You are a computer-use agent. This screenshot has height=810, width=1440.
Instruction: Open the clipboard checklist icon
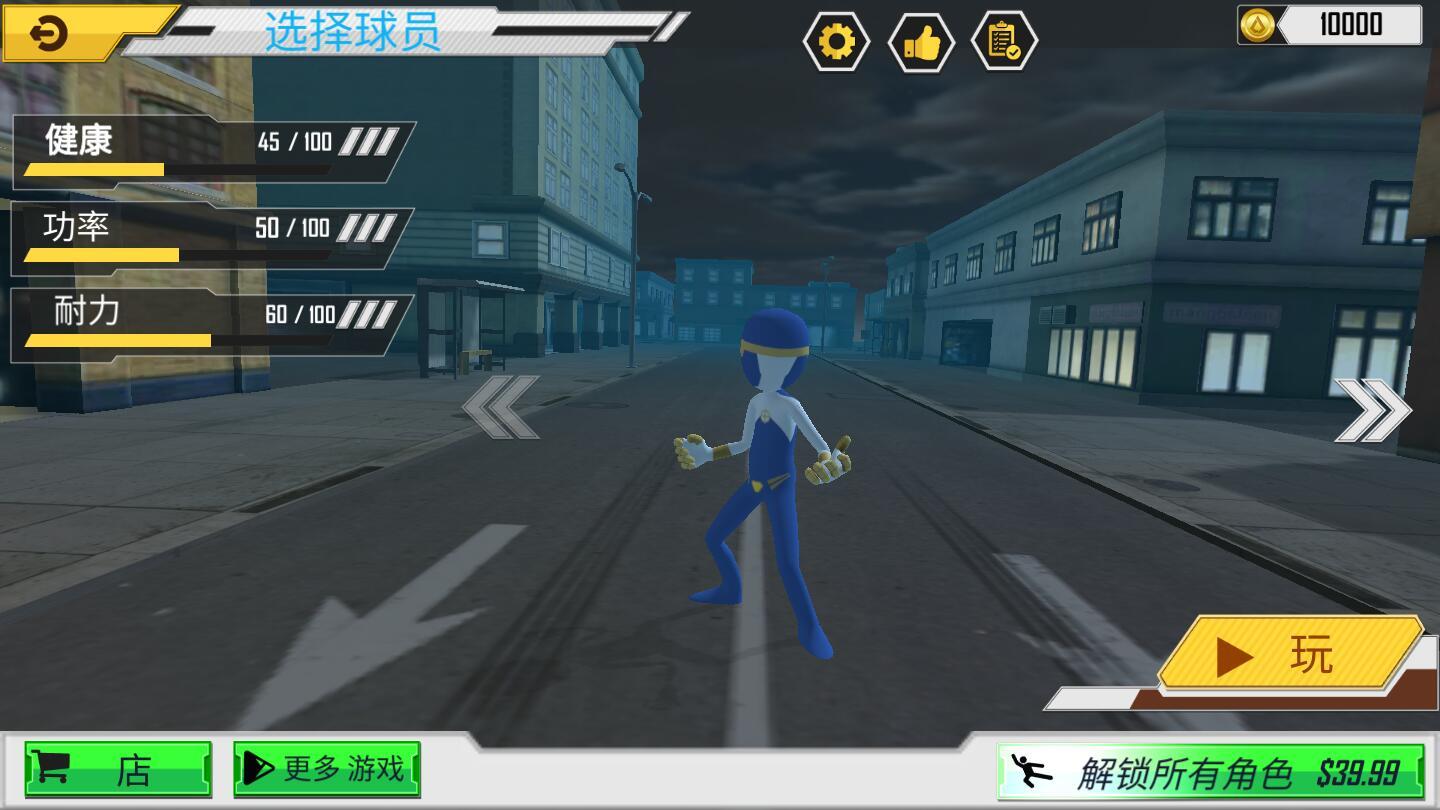coord(1006,42)
